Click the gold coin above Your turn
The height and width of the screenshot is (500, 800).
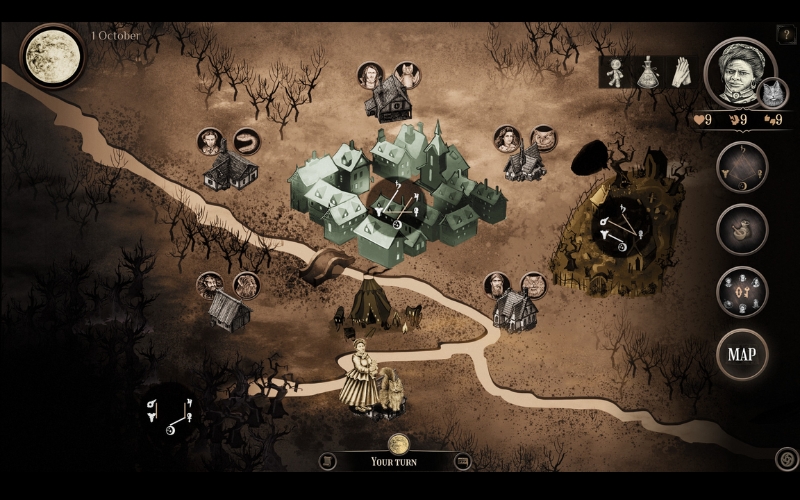pyautogui.click(x=399, y=443)
